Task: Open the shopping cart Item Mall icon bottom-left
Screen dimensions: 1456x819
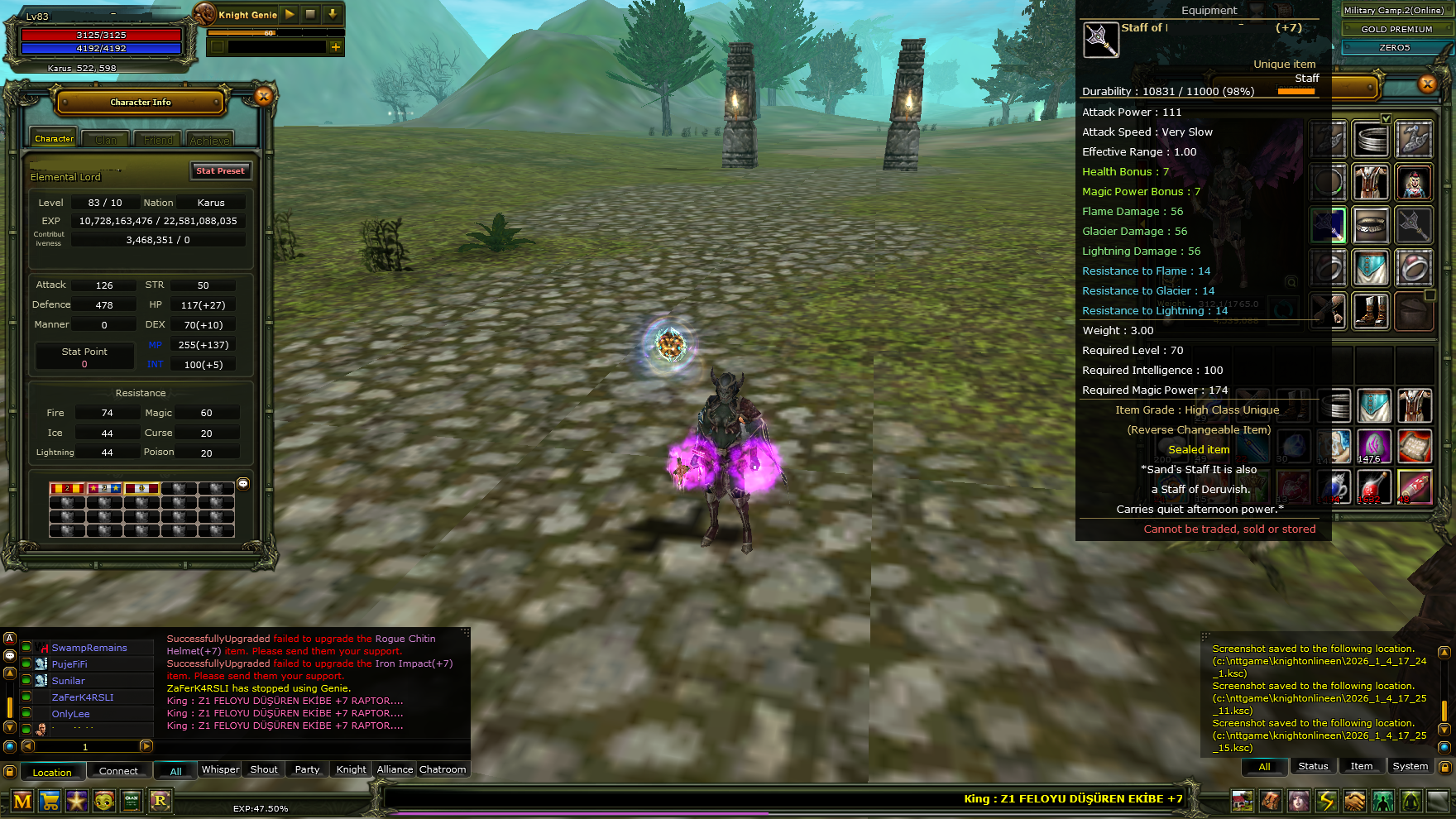Action: coord(50,800)
